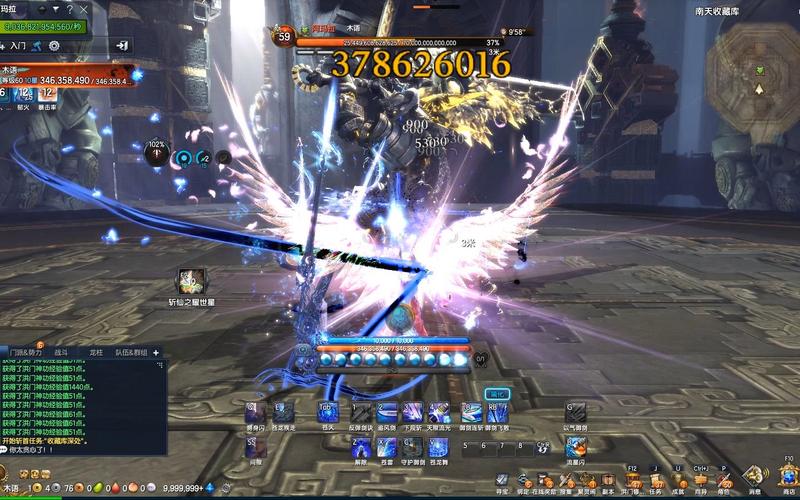Open the 任务 quest menu
Viewport: 800px width, 500px height.
click(x=655, y=482)
